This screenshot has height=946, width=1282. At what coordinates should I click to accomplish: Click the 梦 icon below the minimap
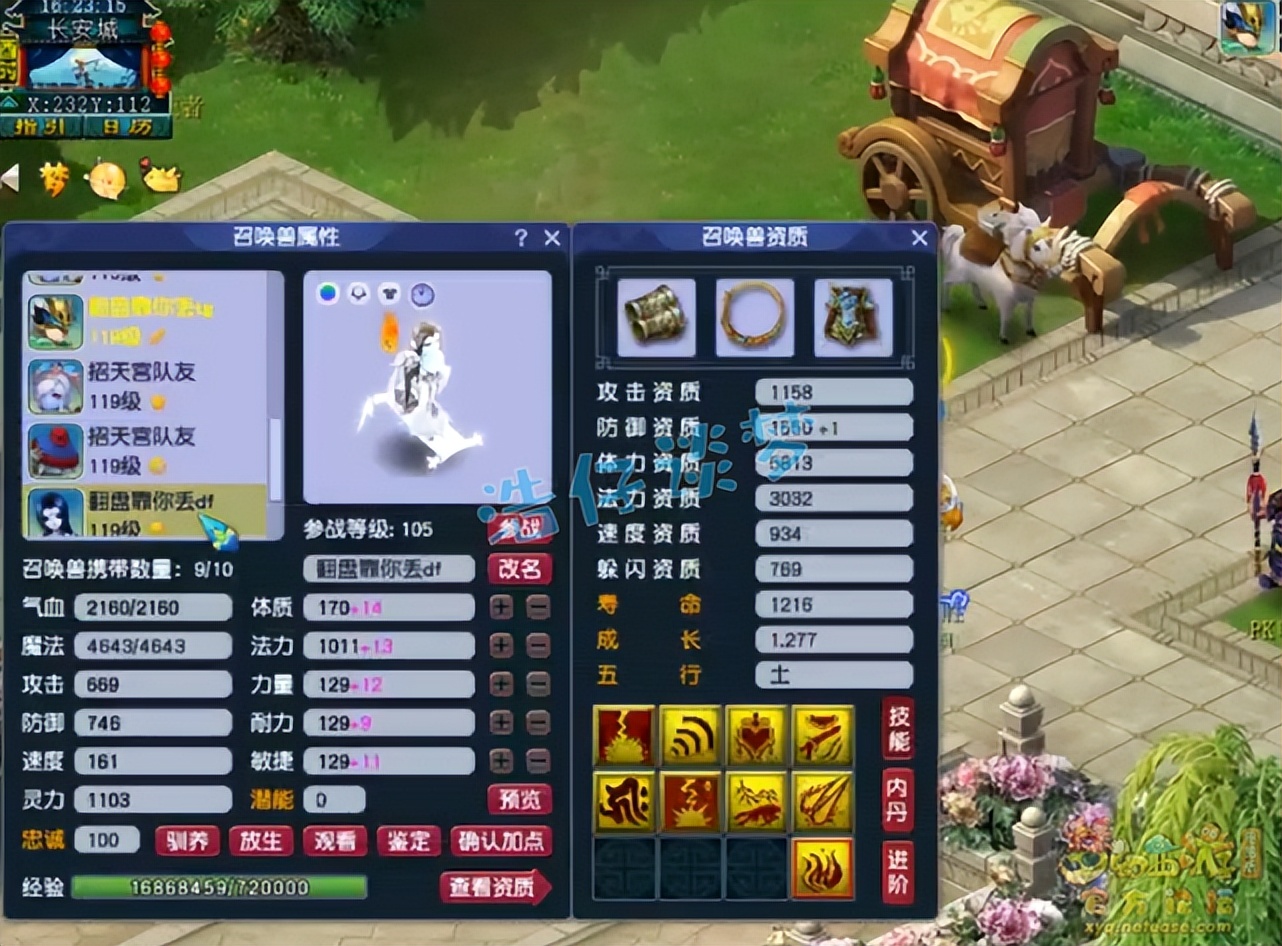pos(55,177)
